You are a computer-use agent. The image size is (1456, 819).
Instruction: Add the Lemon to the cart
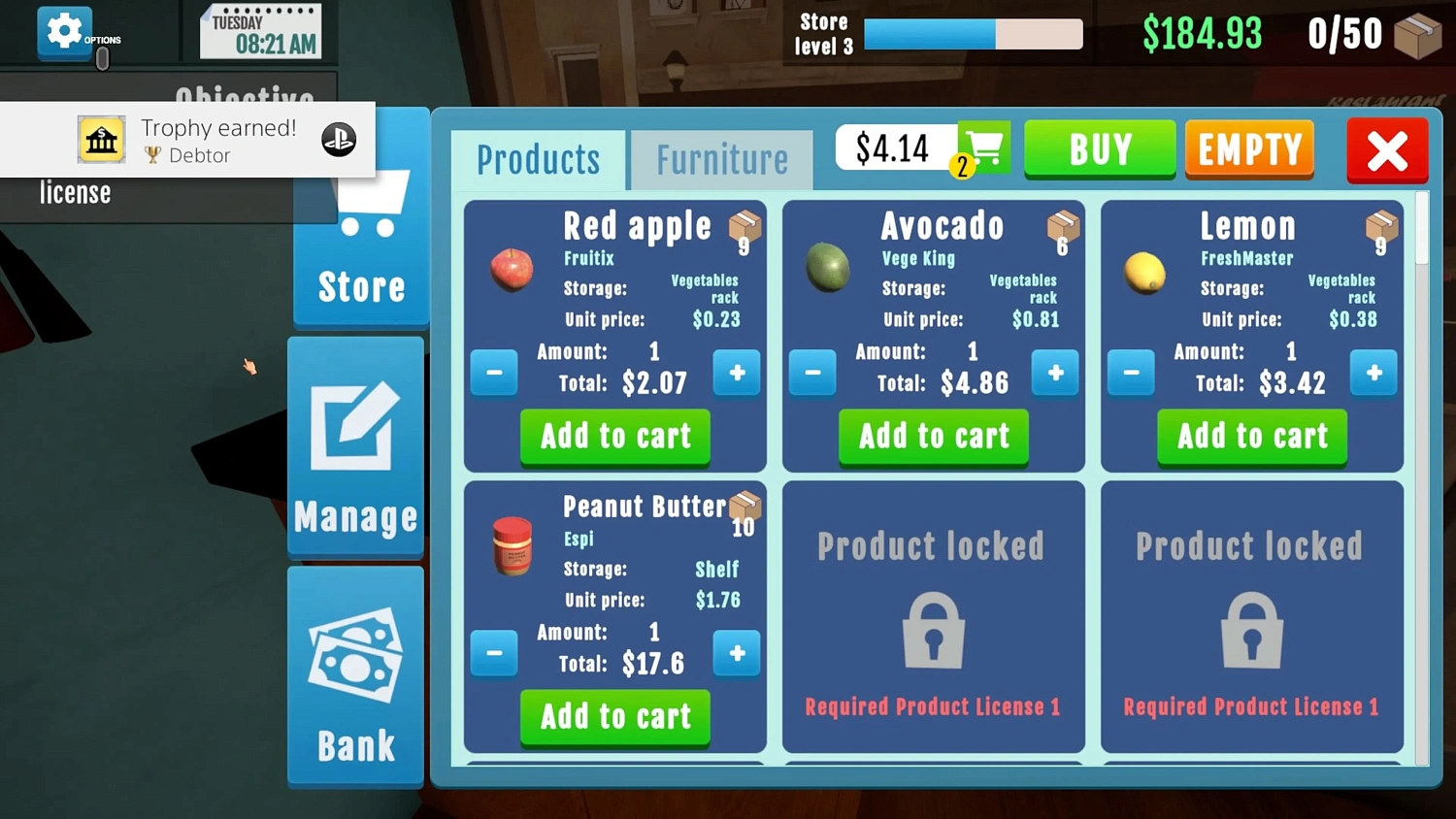[1251, 437]
